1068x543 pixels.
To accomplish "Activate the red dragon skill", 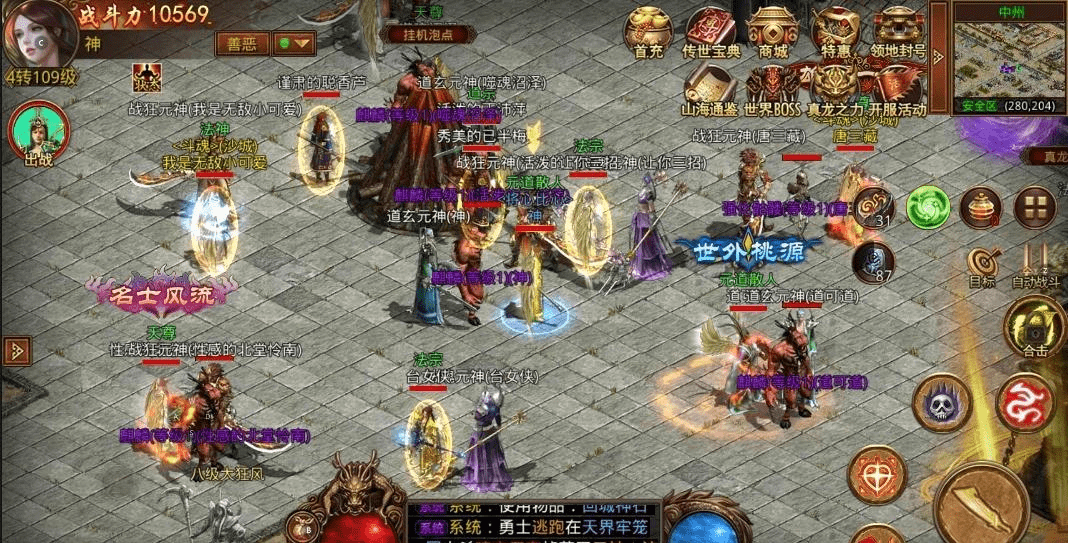I will (x=1025, y=403).
